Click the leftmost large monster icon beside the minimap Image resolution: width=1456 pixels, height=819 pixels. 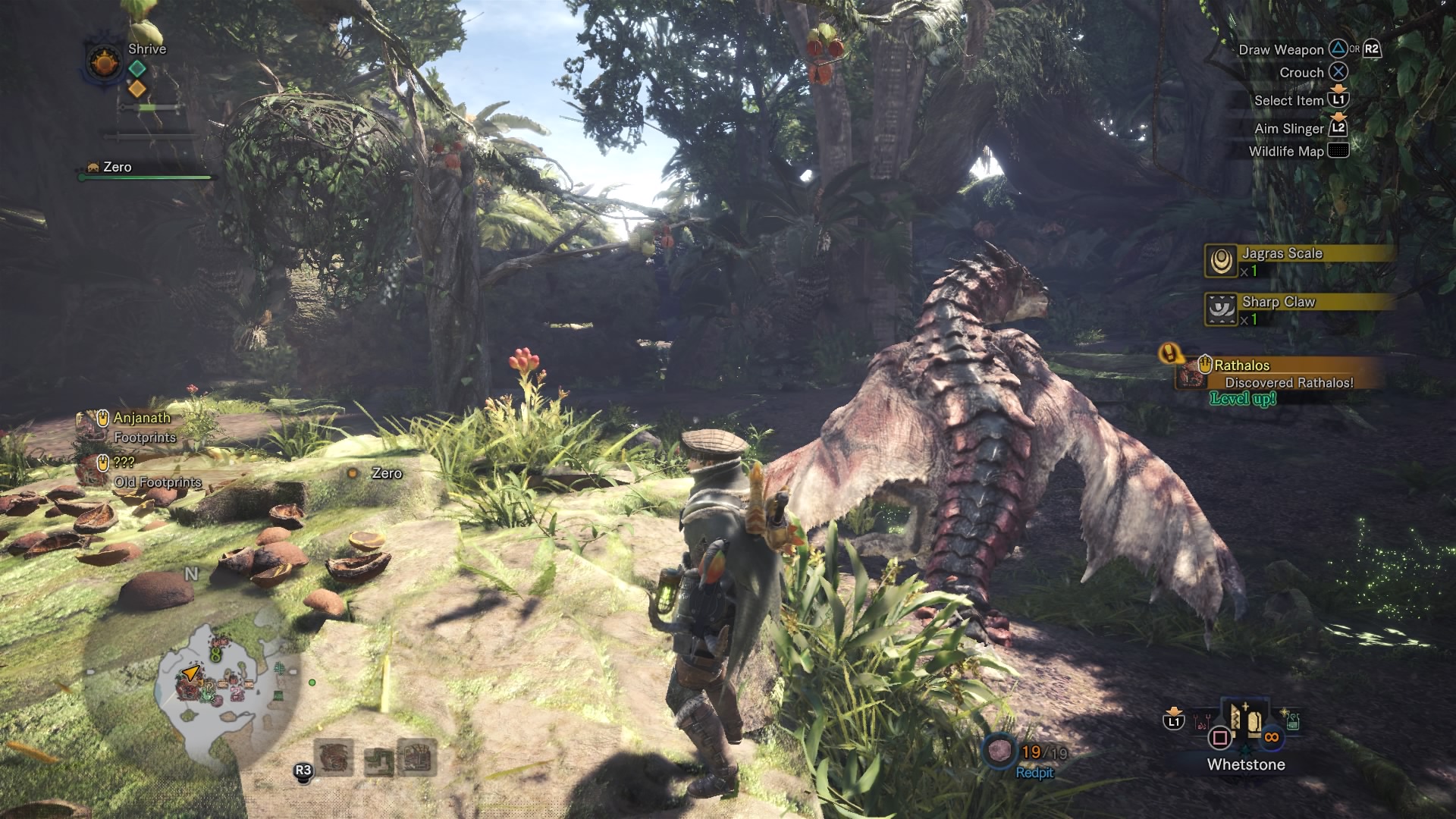[x=333, y=757]
